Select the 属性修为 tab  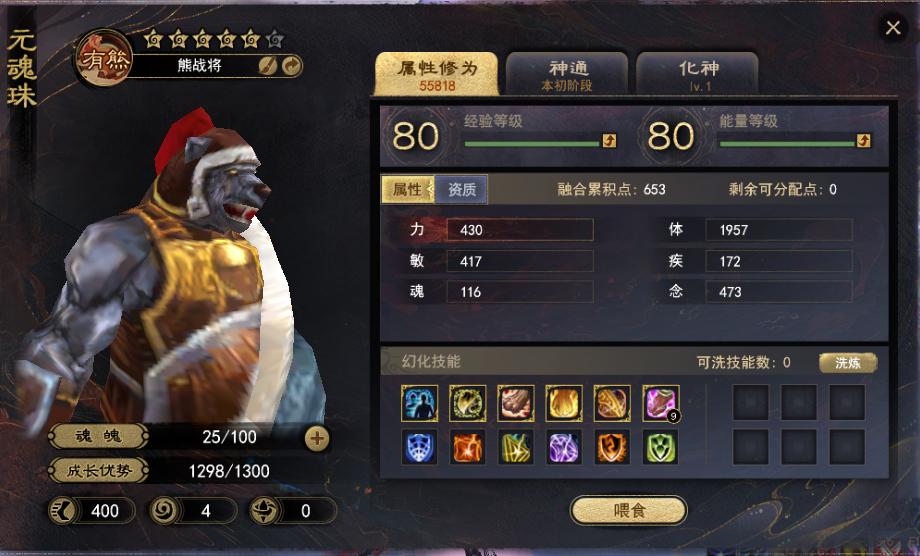[x=436, y=75]
